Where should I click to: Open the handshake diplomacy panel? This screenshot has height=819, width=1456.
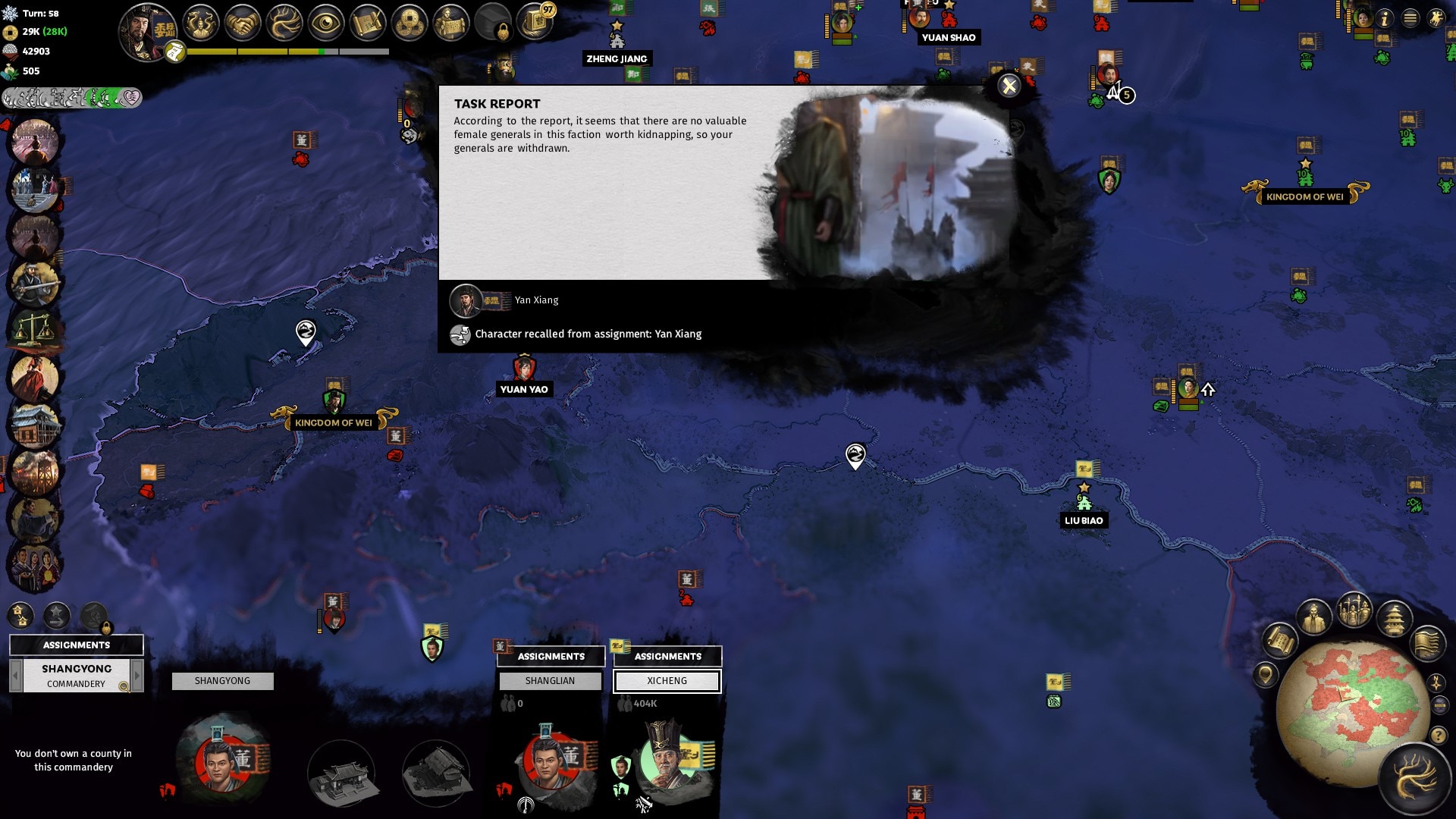click(243, 24)
